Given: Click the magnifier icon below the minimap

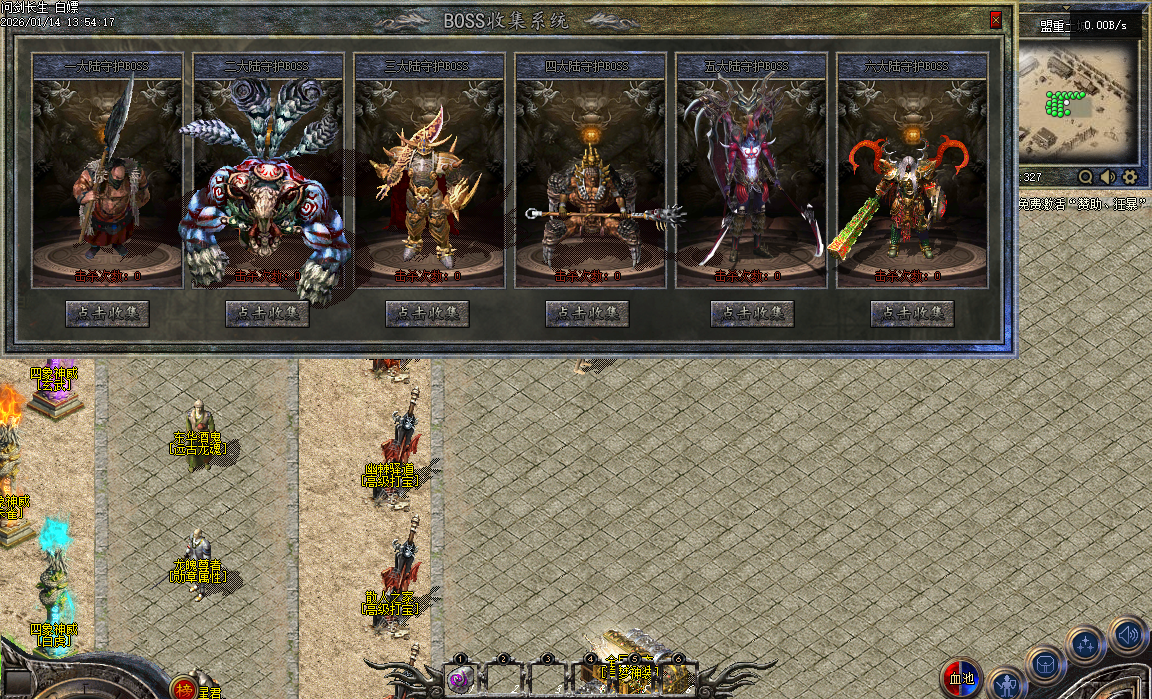Looking at the screenshot, I should [1086, 177].
